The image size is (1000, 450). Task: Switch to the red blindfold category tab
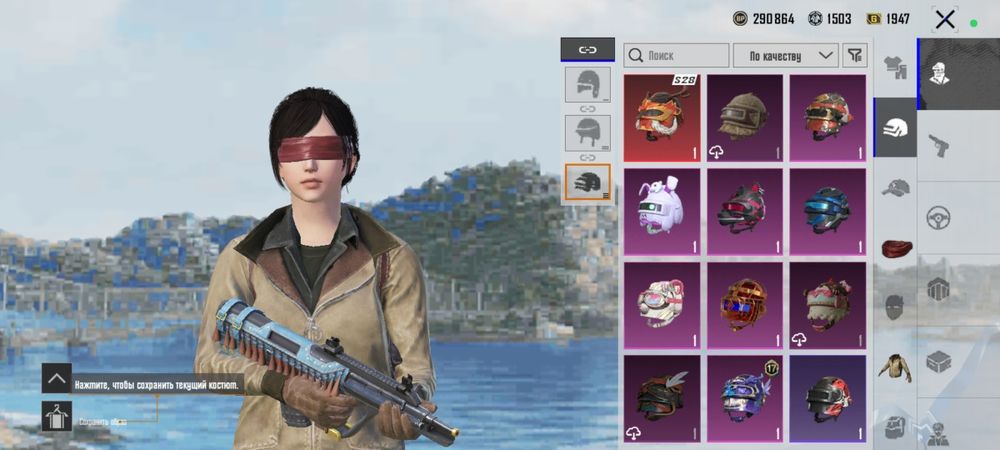point(895,246)
